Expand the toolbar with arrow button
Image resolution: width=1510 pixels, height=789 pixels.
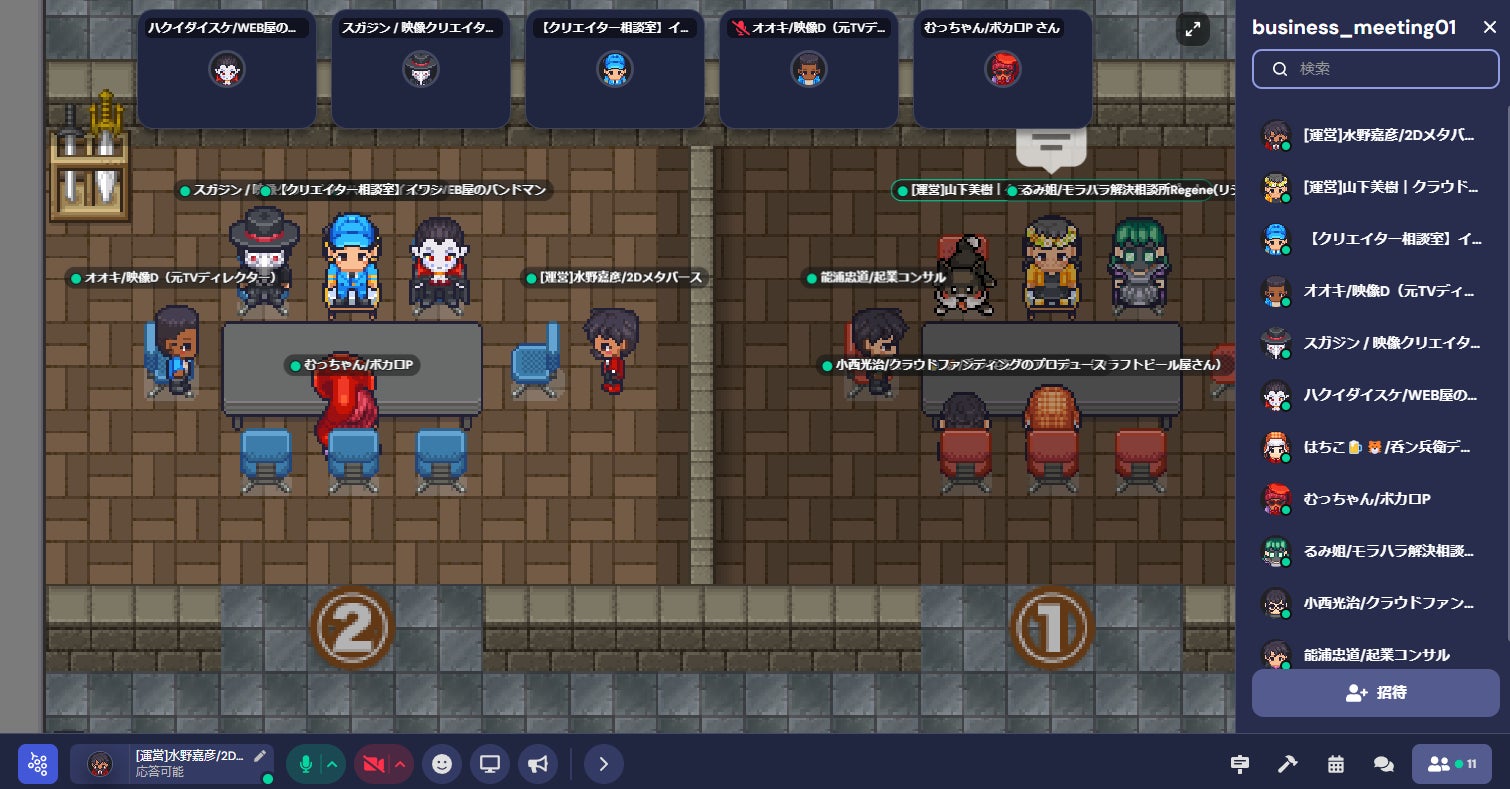[603, 764]
